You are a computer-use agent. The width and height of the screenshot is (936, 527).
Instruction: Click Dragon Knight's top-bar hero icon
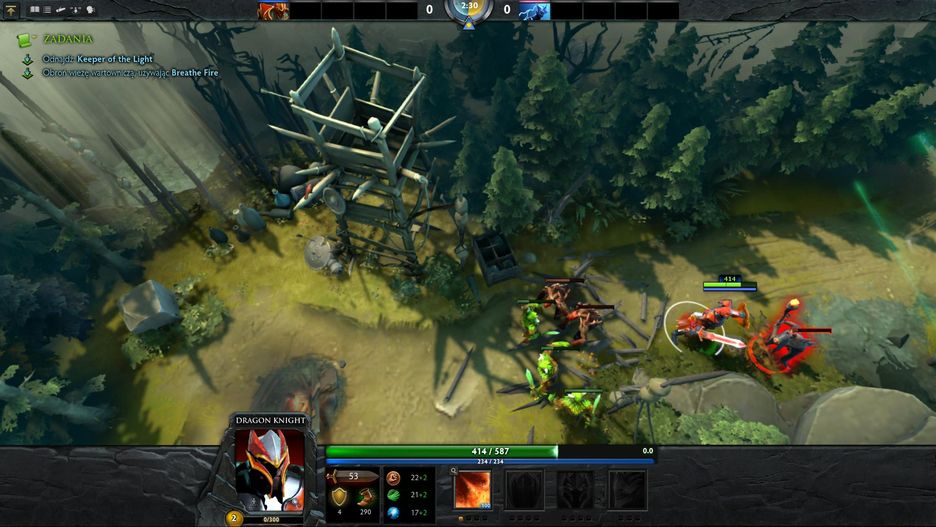click(273, 11)
